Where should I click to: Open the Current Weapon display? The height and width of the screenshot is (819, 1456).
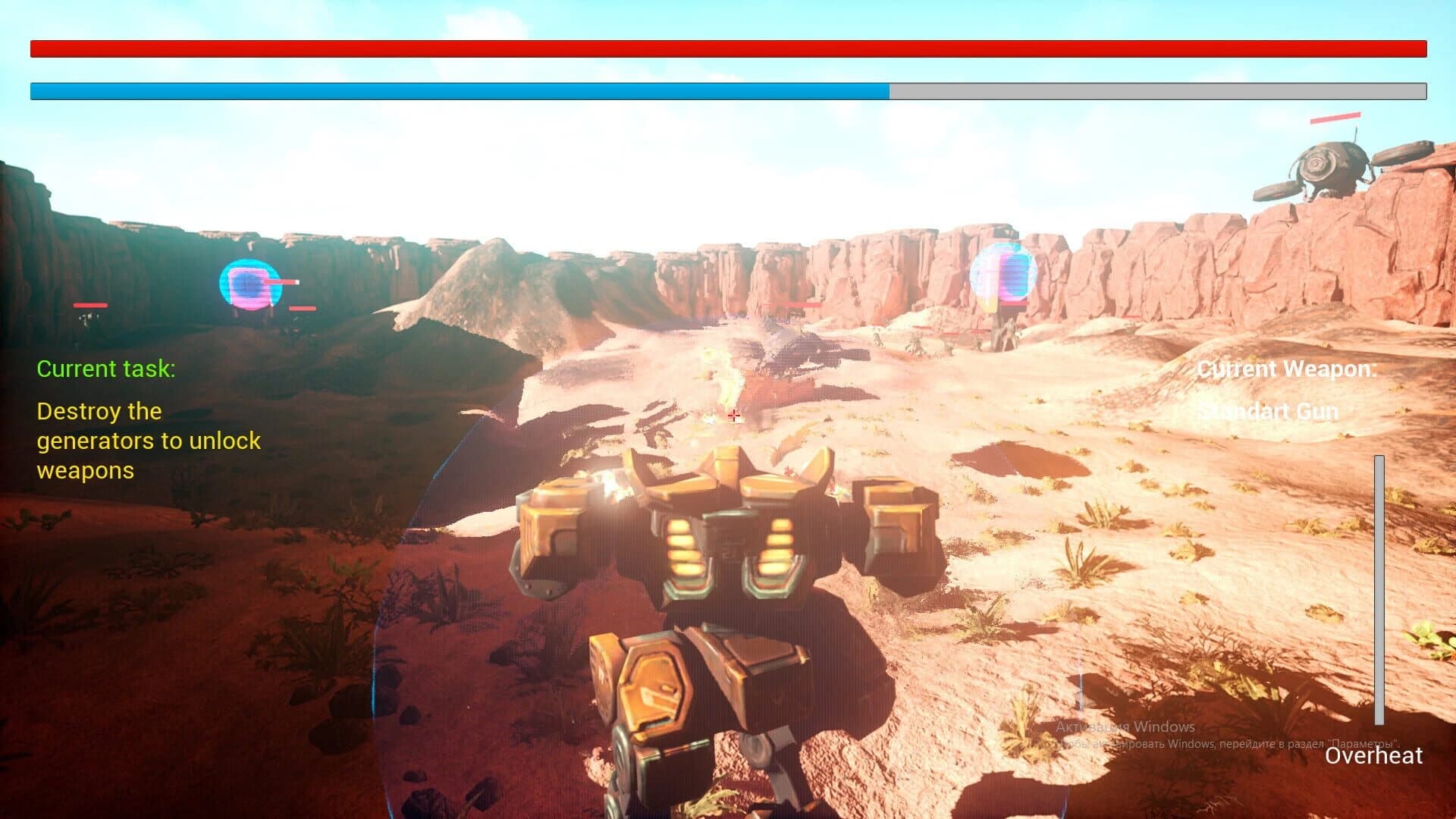(1287, 369)
